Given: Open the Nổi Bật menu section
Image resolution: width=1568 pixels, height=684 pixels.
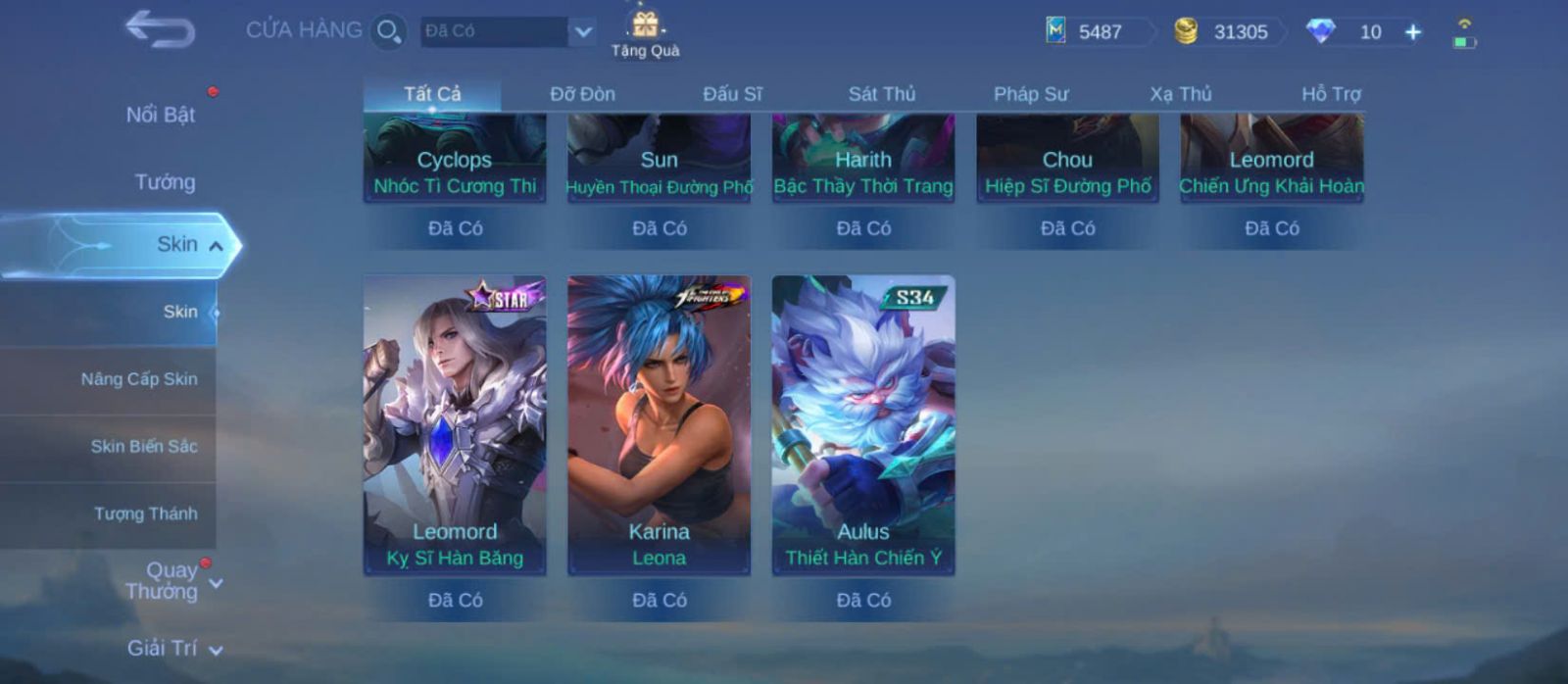Looking at the screenshot, I should click(160, 115).
